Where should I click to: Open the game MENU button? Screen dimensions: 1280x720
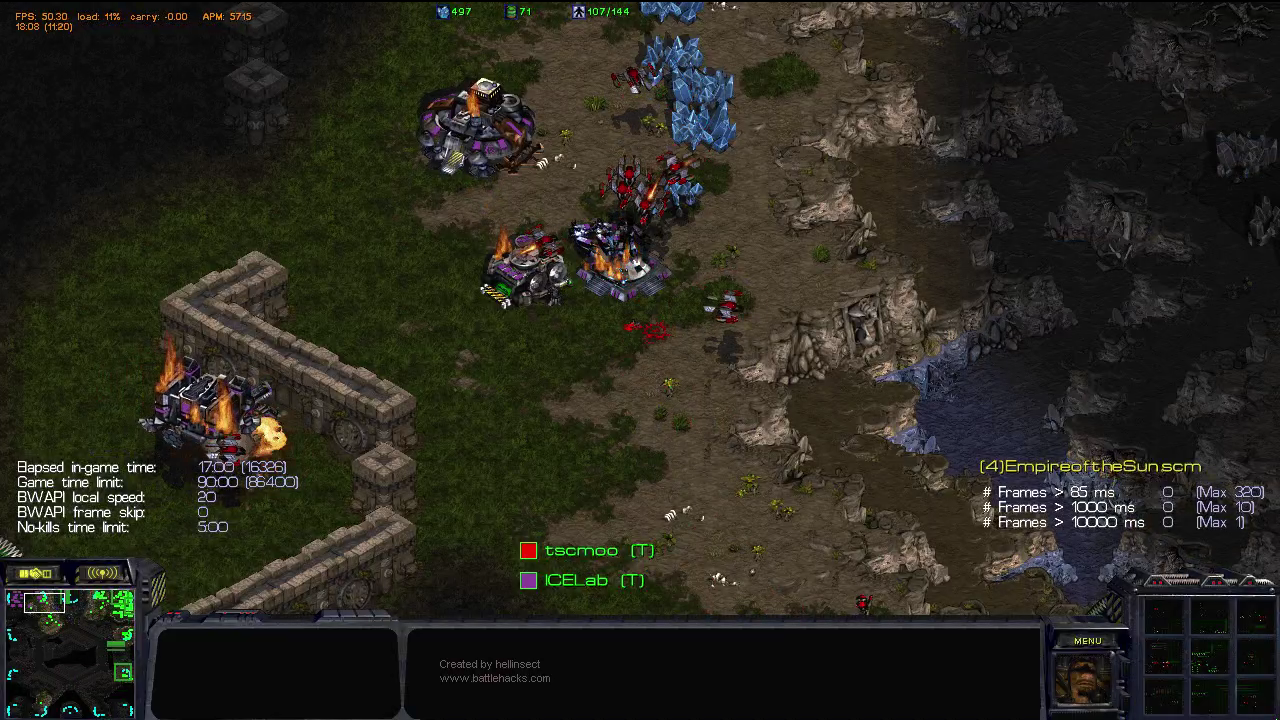pyautogui.click(x=1087, y=641)
